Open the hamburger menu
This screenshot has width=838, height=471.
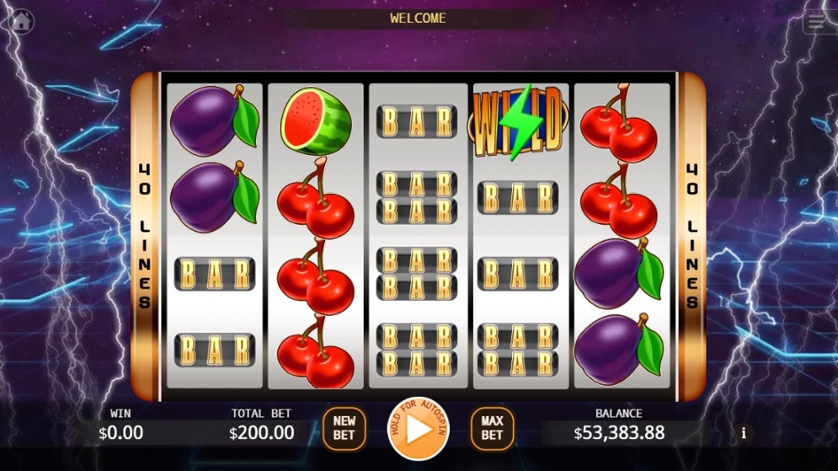click(816, 23)
